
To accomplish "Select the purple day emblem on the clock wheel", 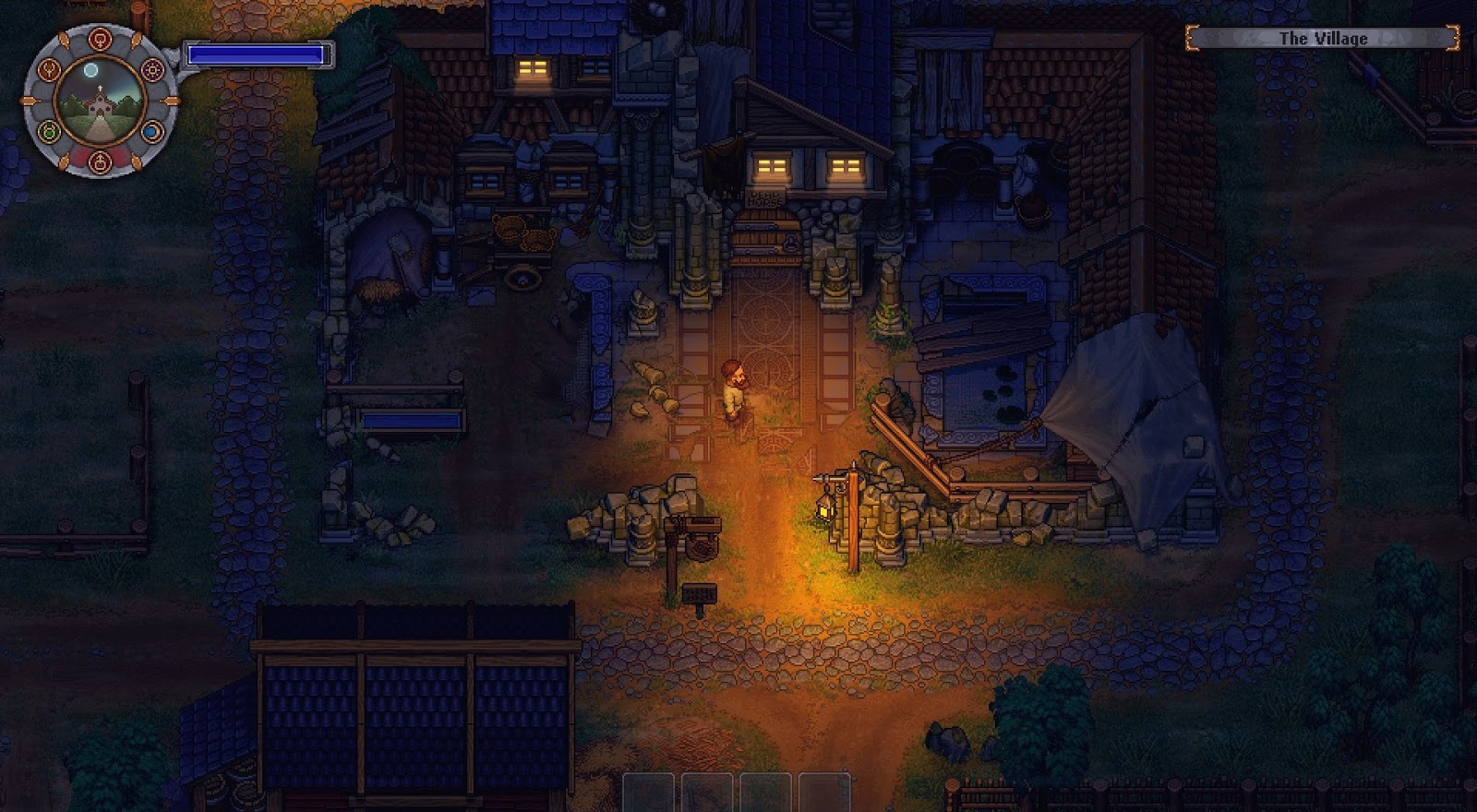I will click(x=151, y=69).
